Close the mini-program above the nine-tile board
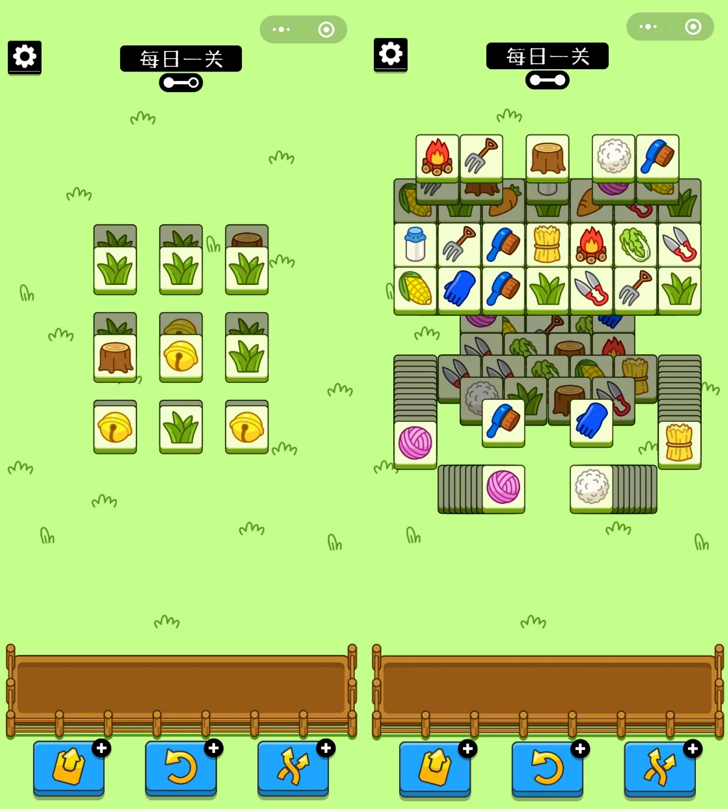 [x=326, y=30]
